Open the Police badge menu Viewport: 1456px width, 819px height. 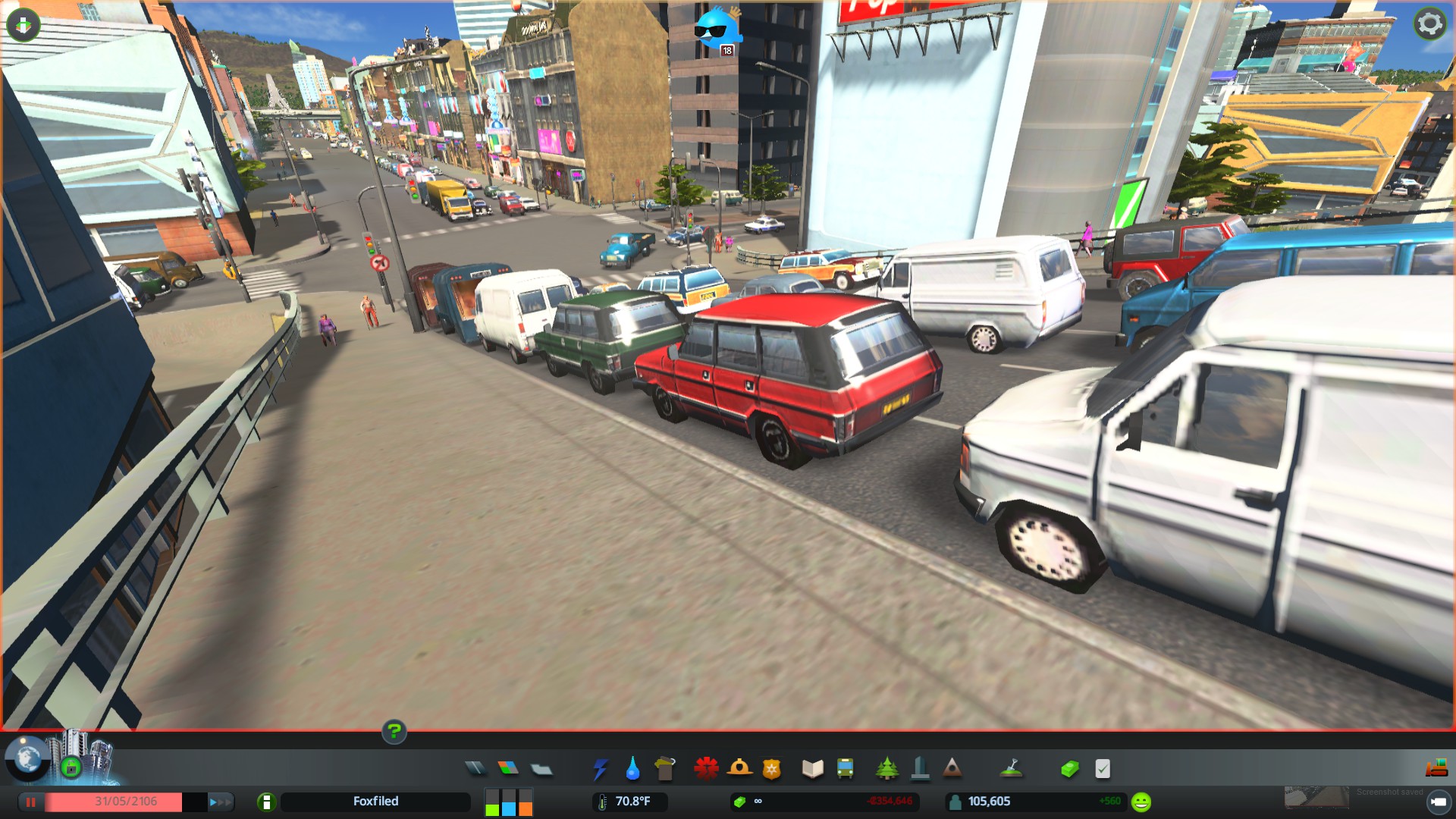pyautogui.click(x=772, y=769)
